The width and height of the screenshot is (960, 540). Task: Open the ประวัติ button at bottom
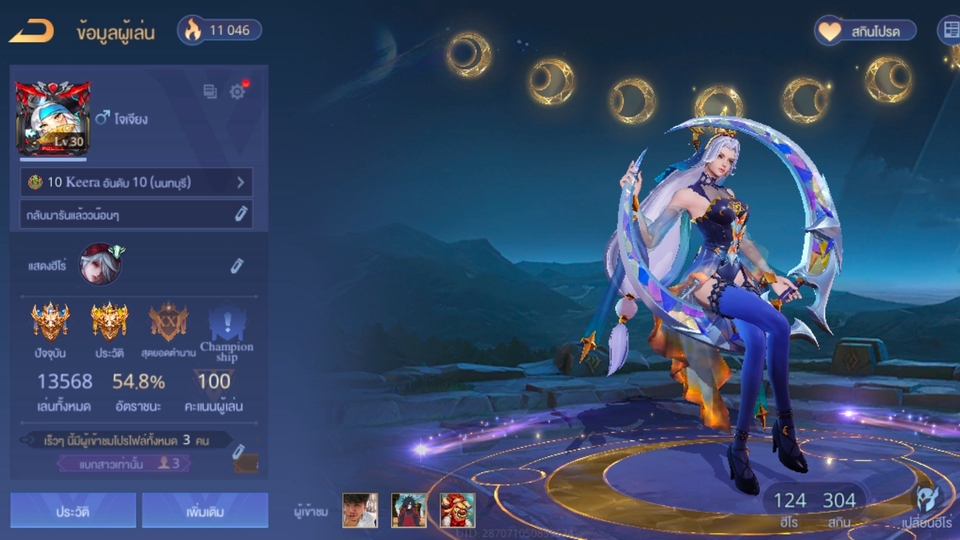pyautogui.click(x=73, y=510)
